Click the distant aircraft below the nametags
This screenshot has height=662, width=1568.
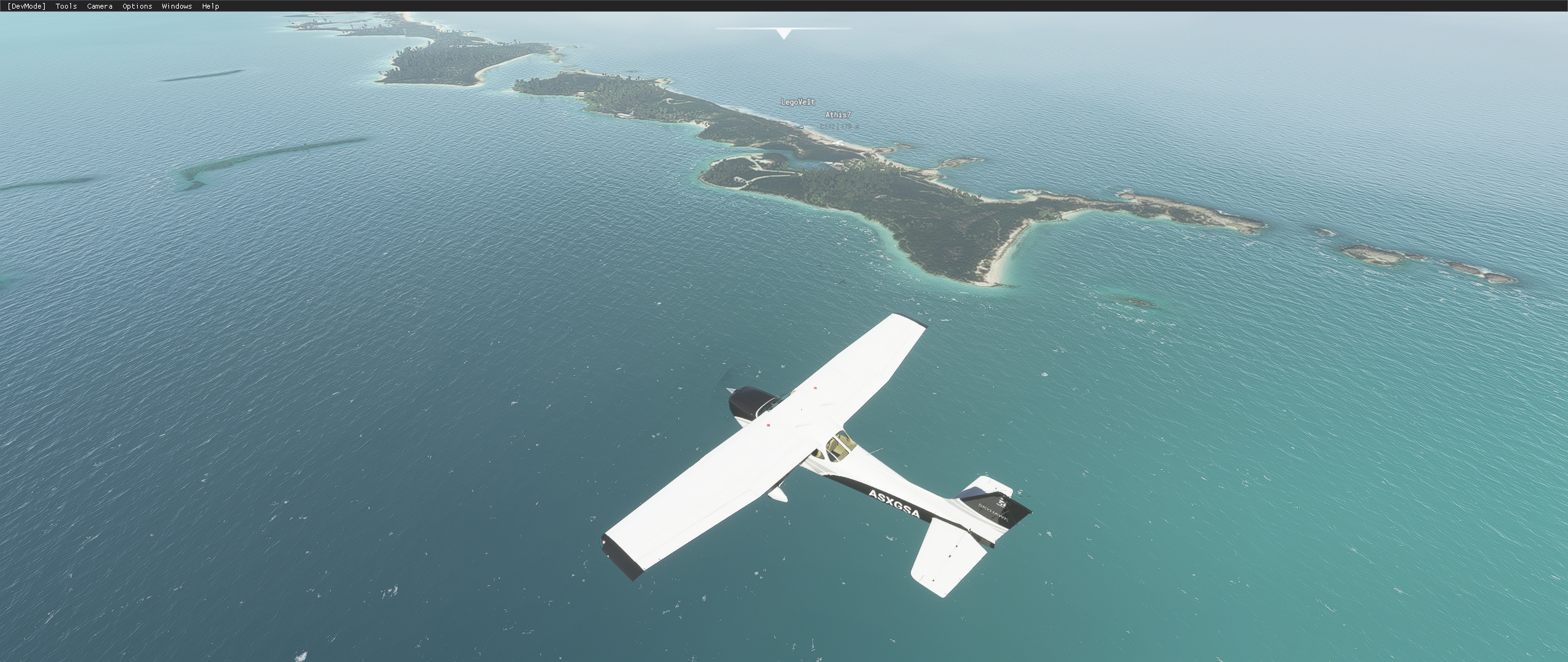point(837,143)
